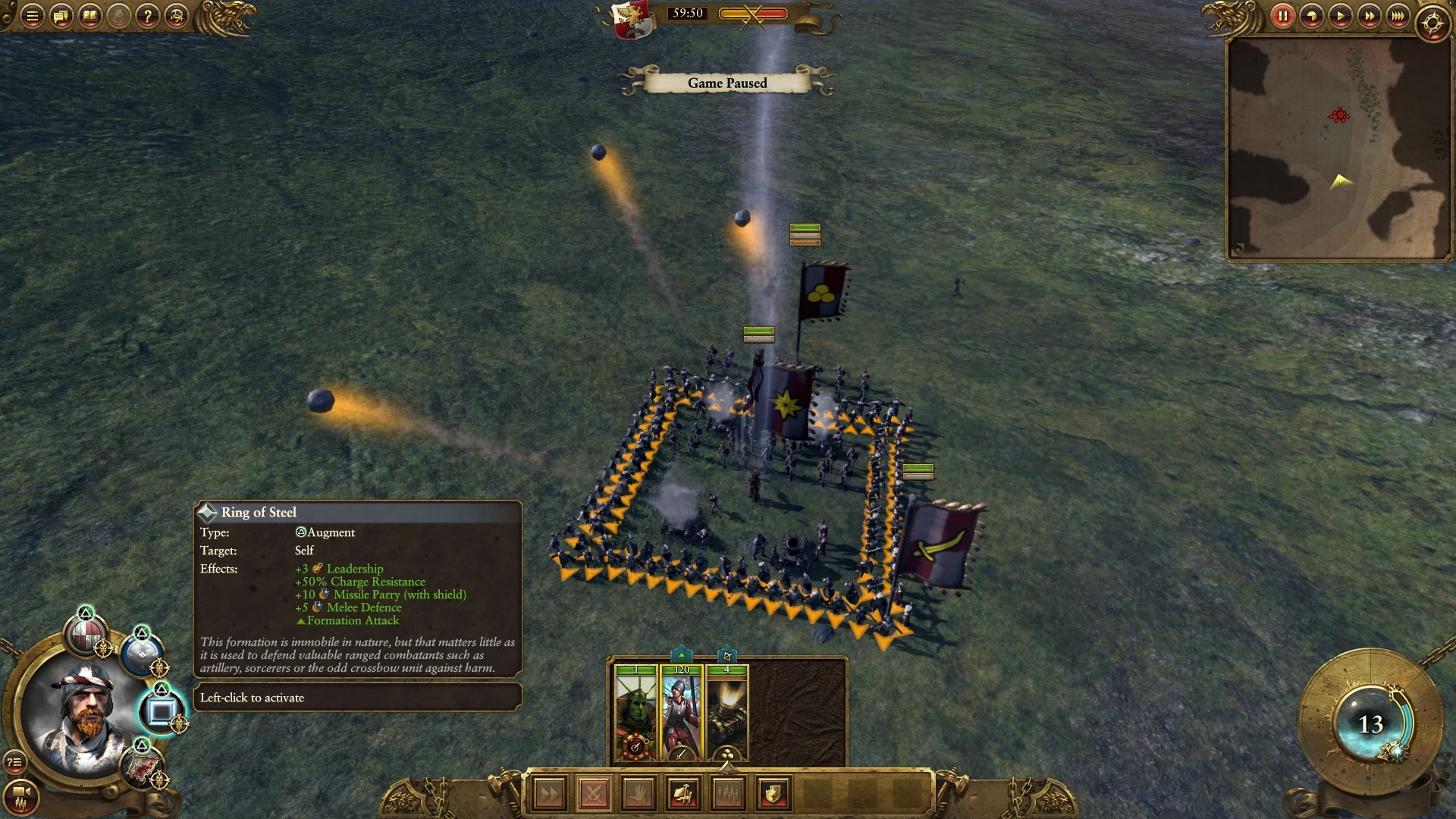
Task: Toggle run mode double-arrow button
Action: (549, 794)
